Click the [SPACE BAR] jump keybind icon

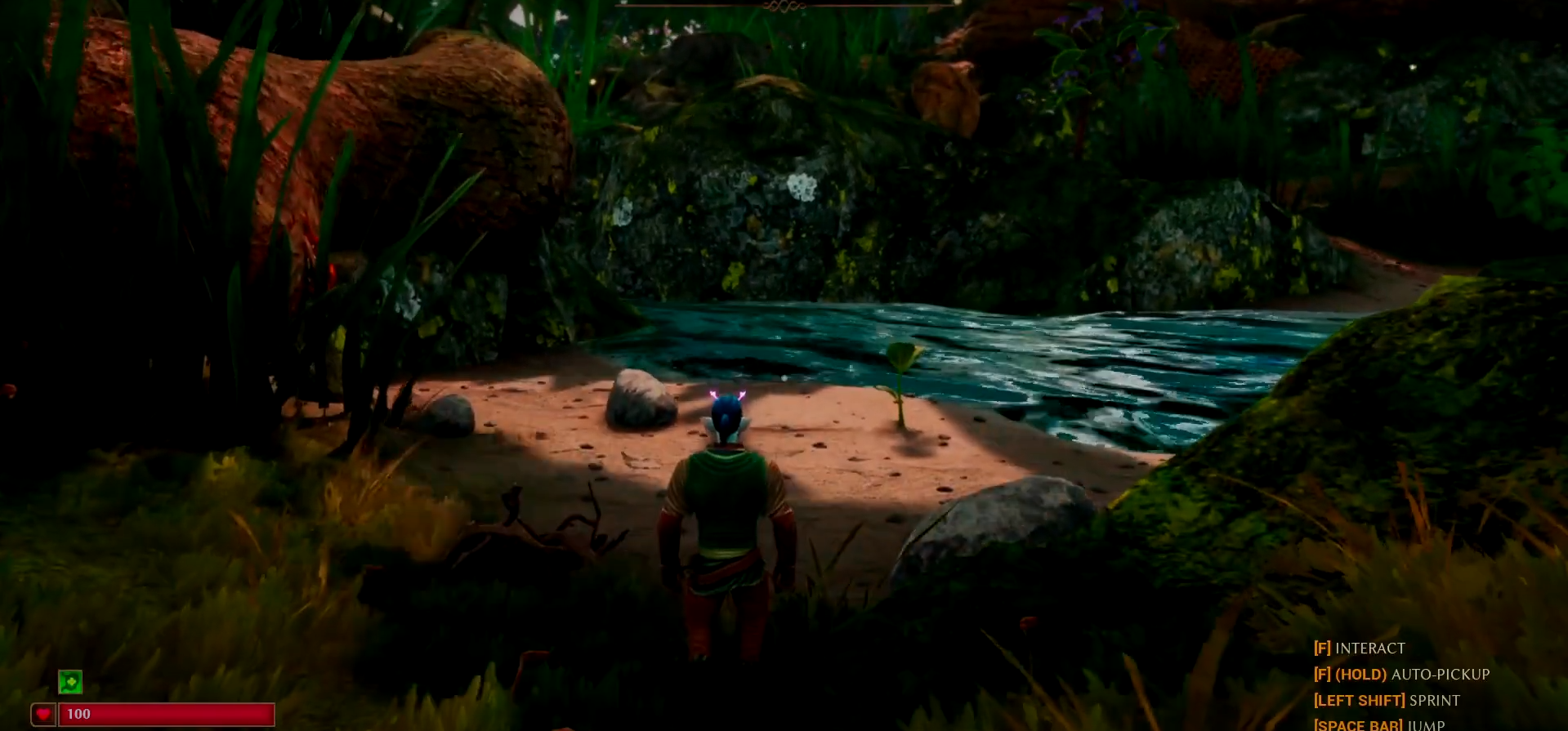1356,724
